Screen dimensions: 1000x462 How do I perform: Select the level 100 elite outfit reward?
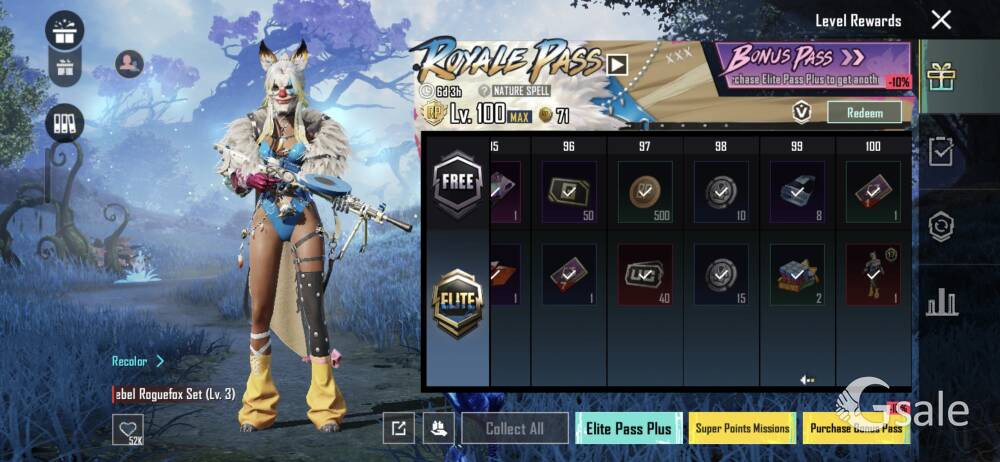[x=872, y=273]
